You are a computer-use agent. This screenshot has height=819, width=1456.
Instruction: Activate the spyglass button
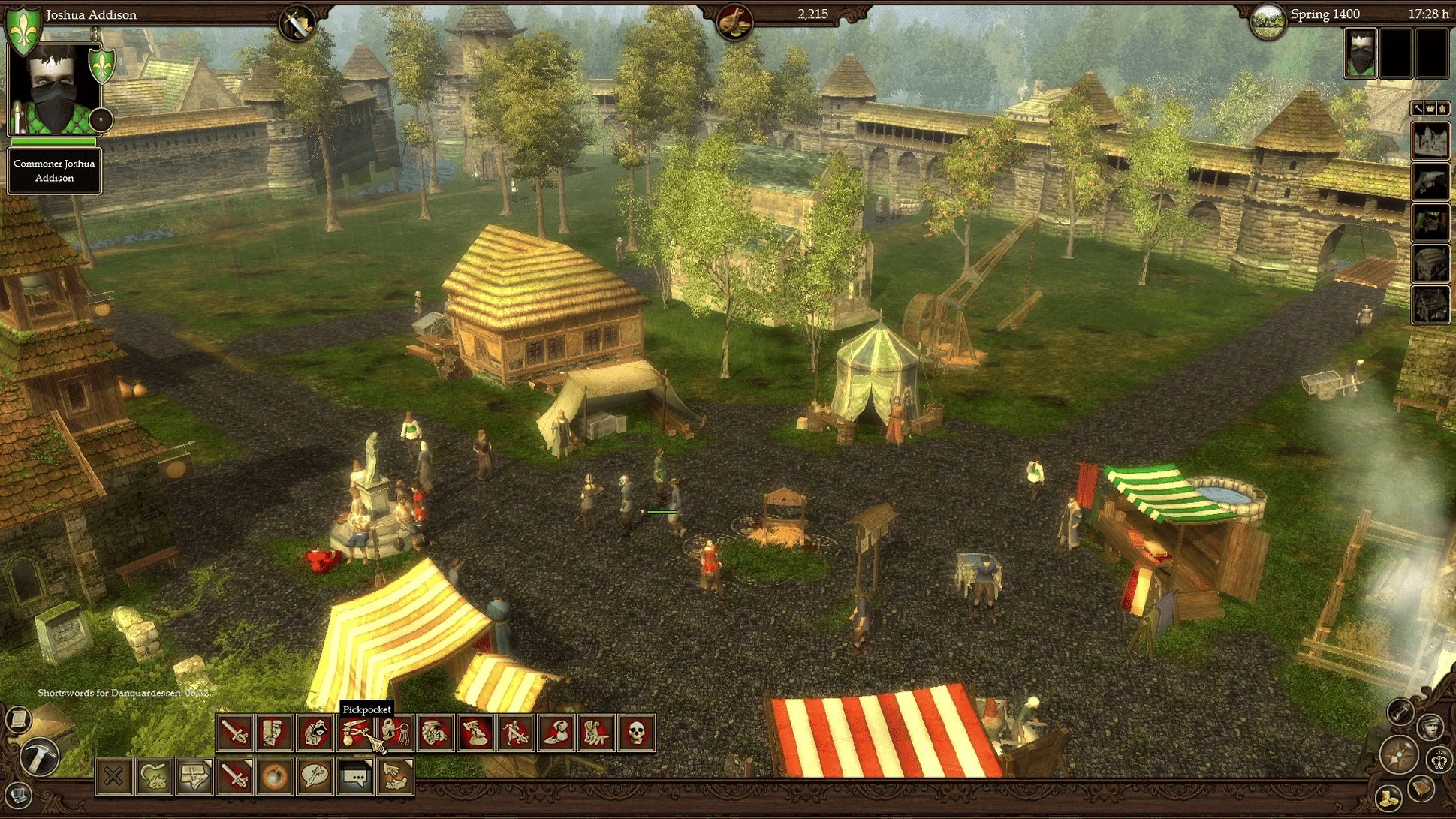[x=1400, y=711]
